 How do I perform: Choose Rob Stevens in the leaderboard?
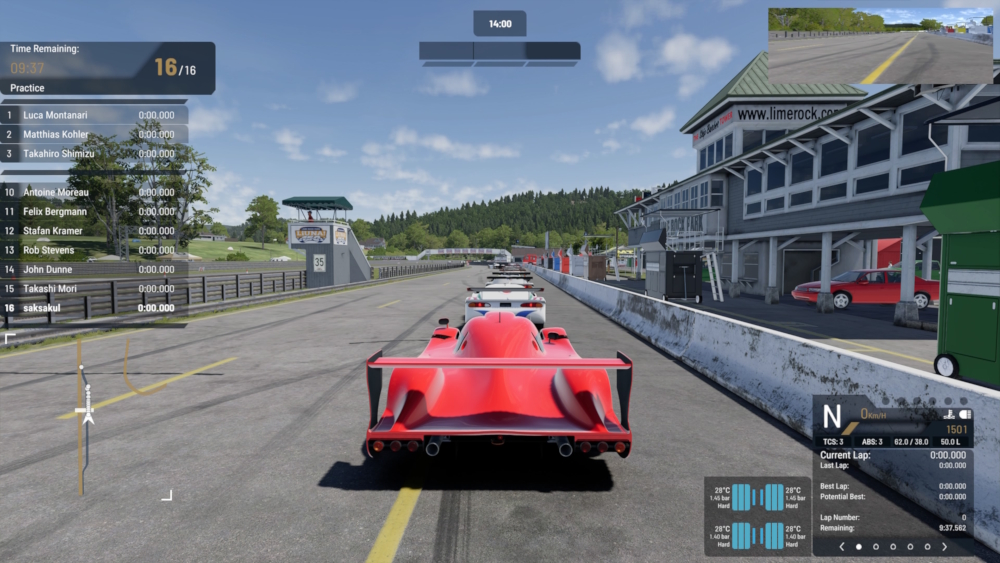95,250
